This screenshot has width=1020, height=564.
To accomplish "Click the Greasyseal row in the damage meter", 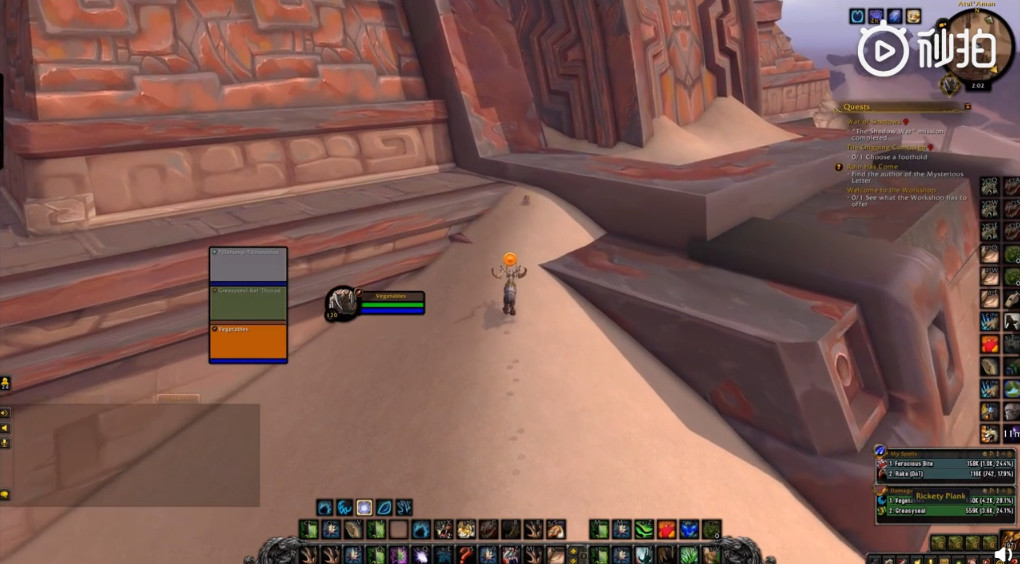I will (932, 511).
